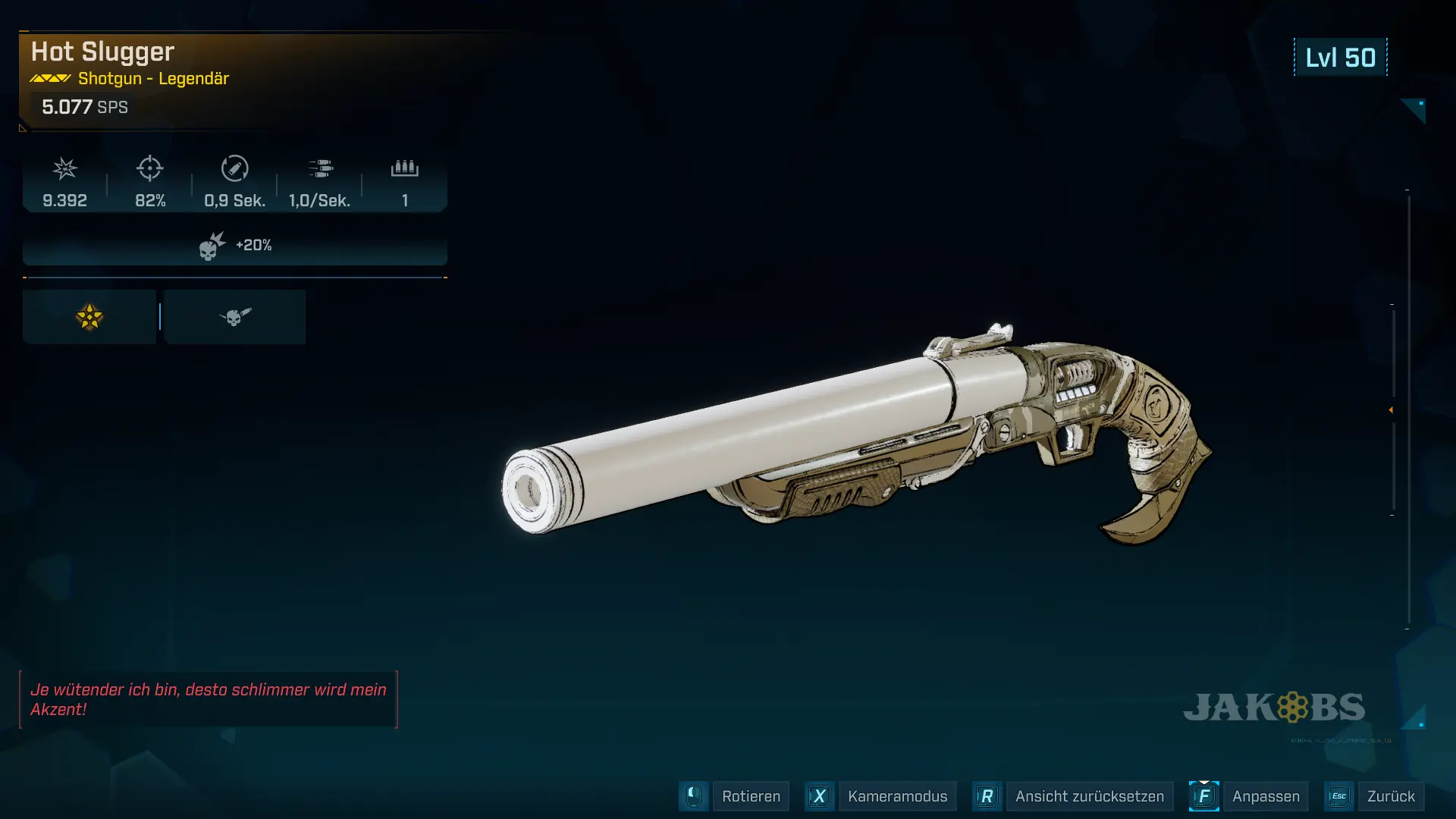Image resolution: width=1456 pixels, height=819 pixels.
Task: Select the skull and bullet perk tab
Action: [235, 317]
